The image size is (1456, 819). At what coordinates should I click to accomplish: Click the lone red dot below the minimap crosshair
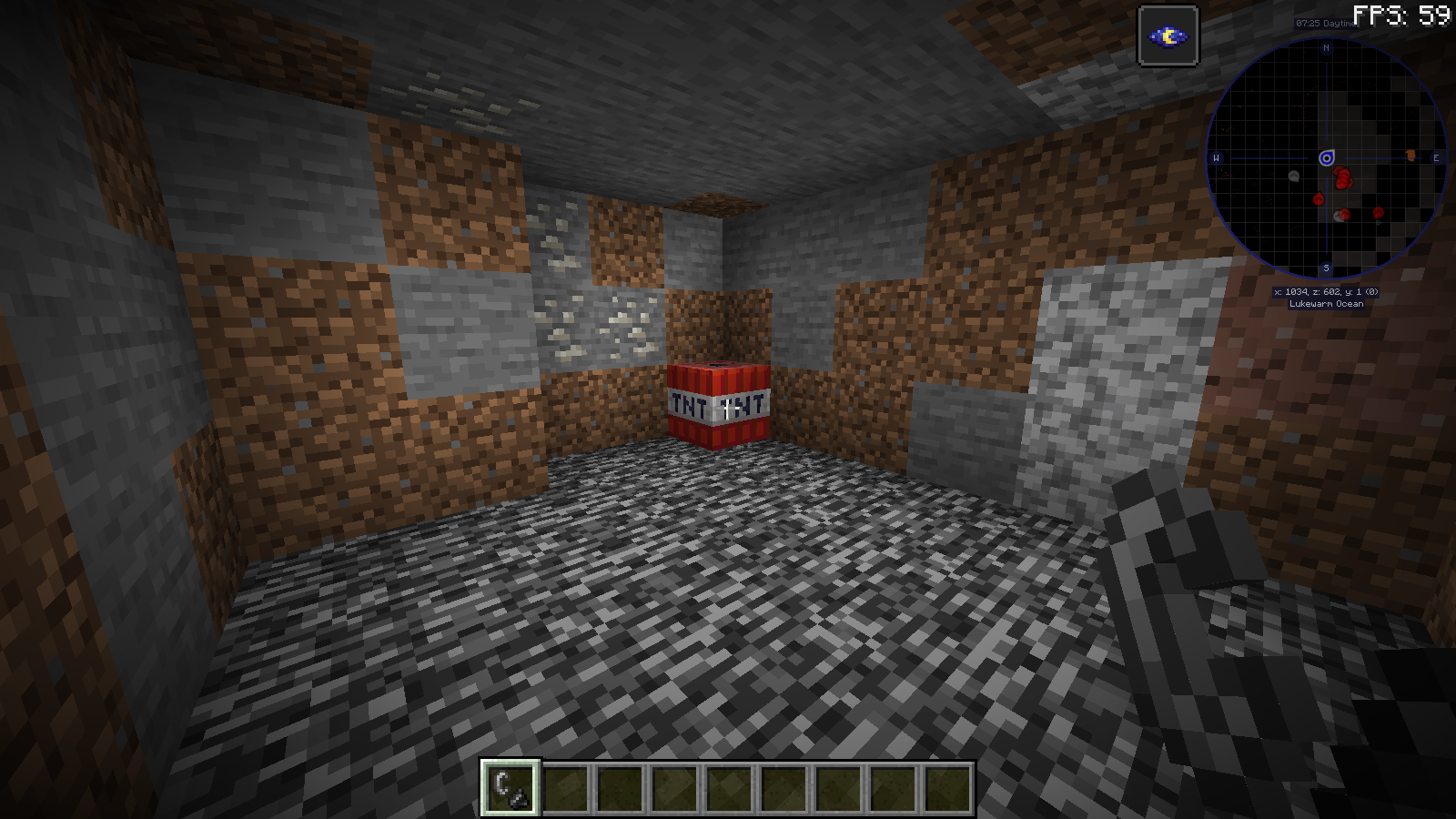click(1319, 198)
